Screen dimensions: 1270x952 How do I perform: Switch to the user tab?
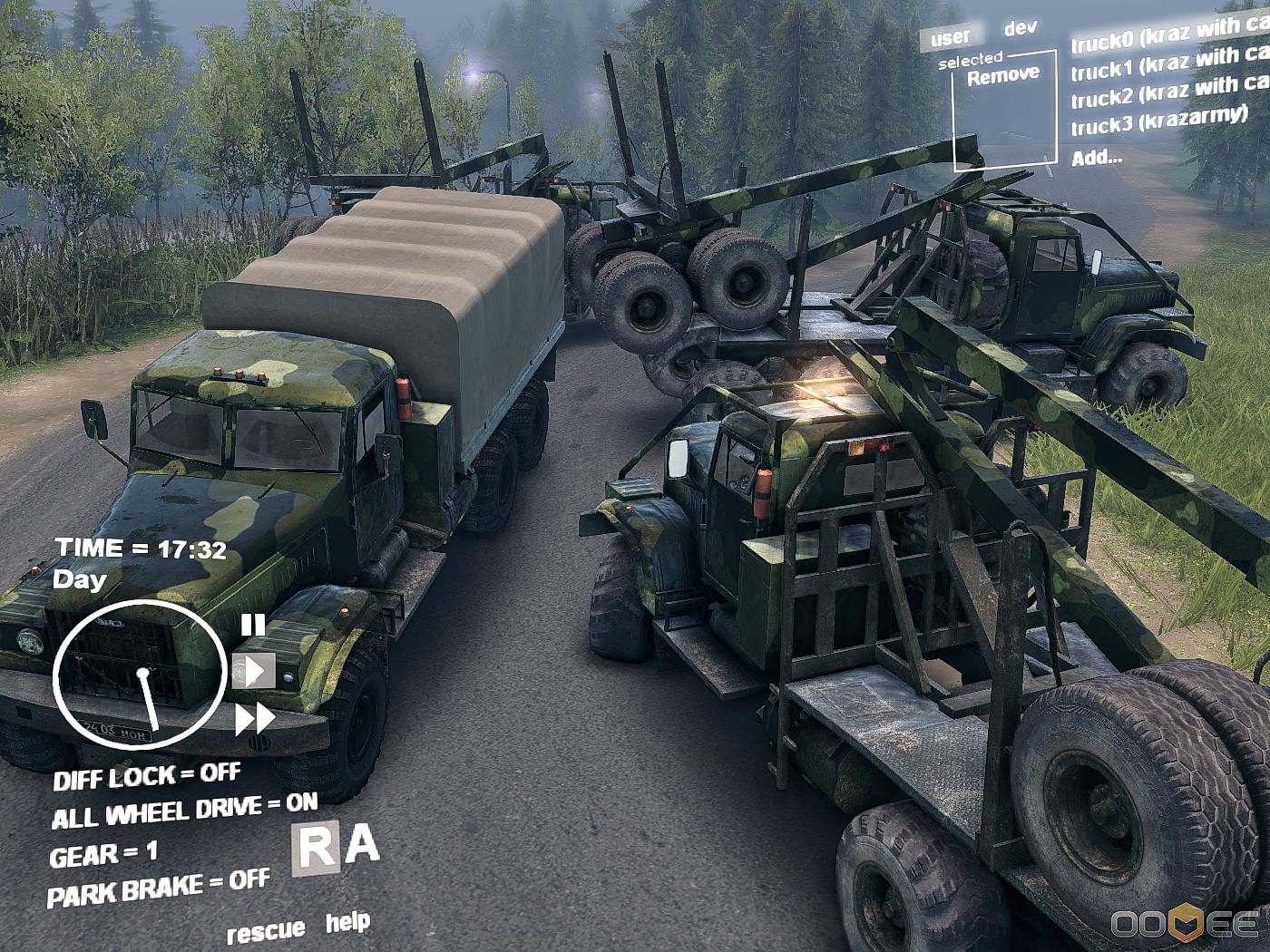pos(950,38)
